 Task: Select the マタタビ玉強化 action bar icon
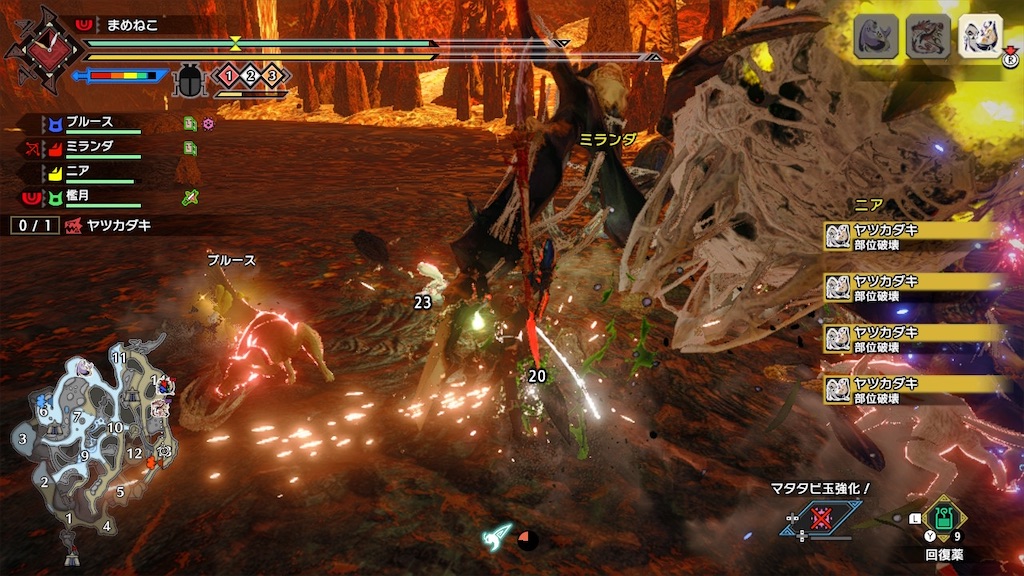(822, 518)
